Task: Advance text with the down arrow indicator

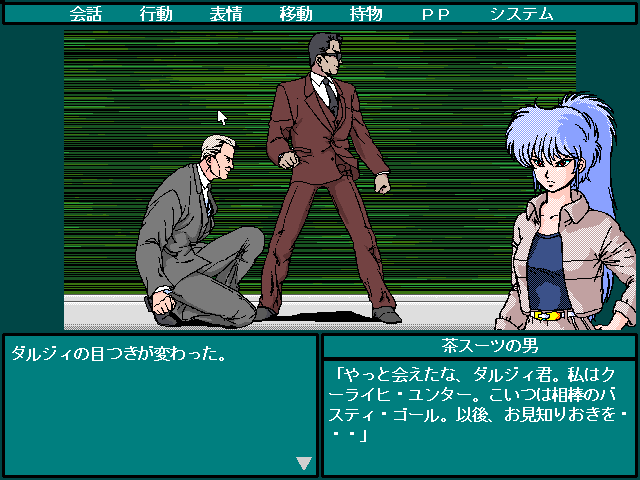Action: (x=304, y=463)
